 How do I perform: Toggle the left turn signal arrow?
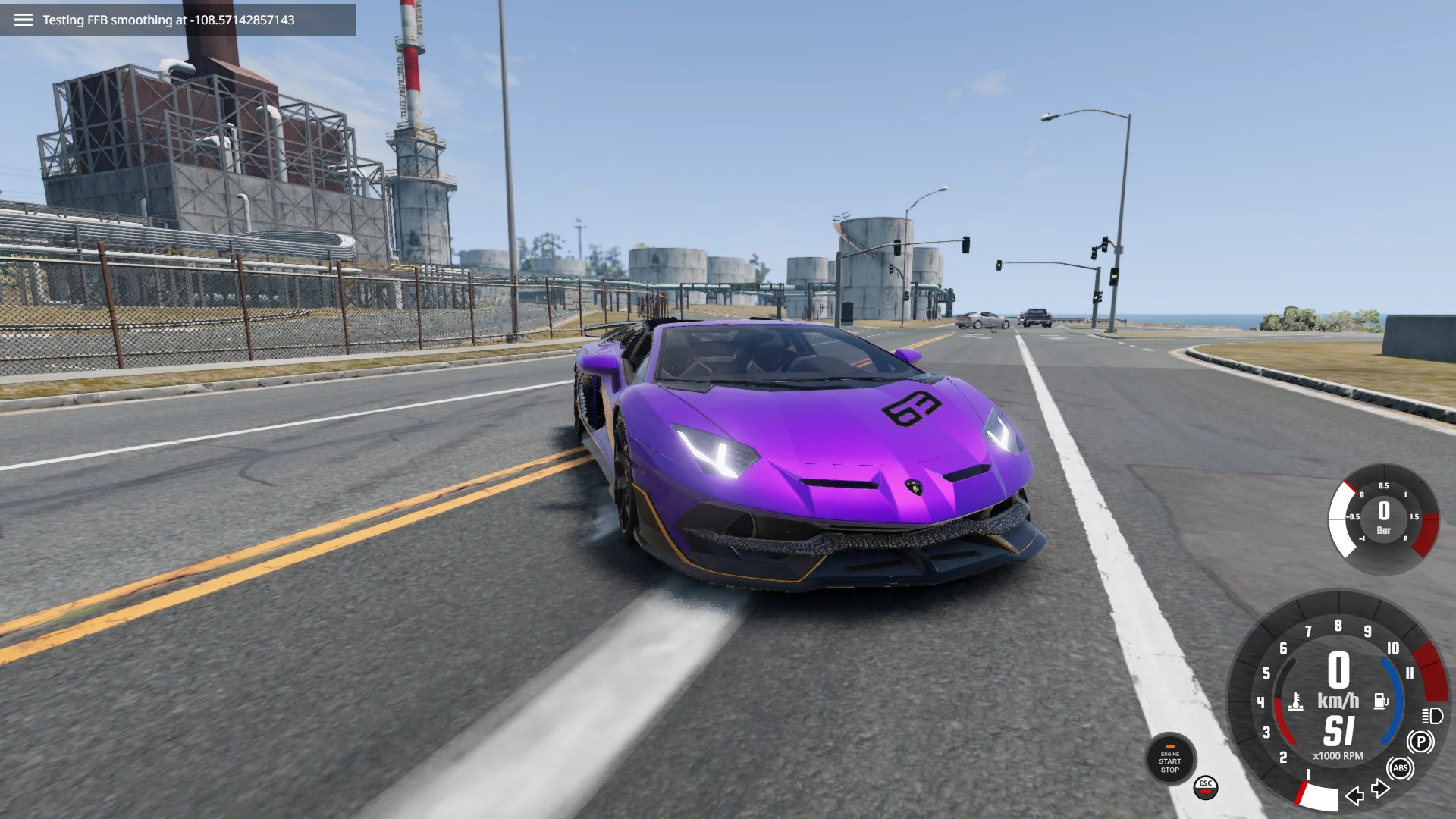tap(1356, 795)
